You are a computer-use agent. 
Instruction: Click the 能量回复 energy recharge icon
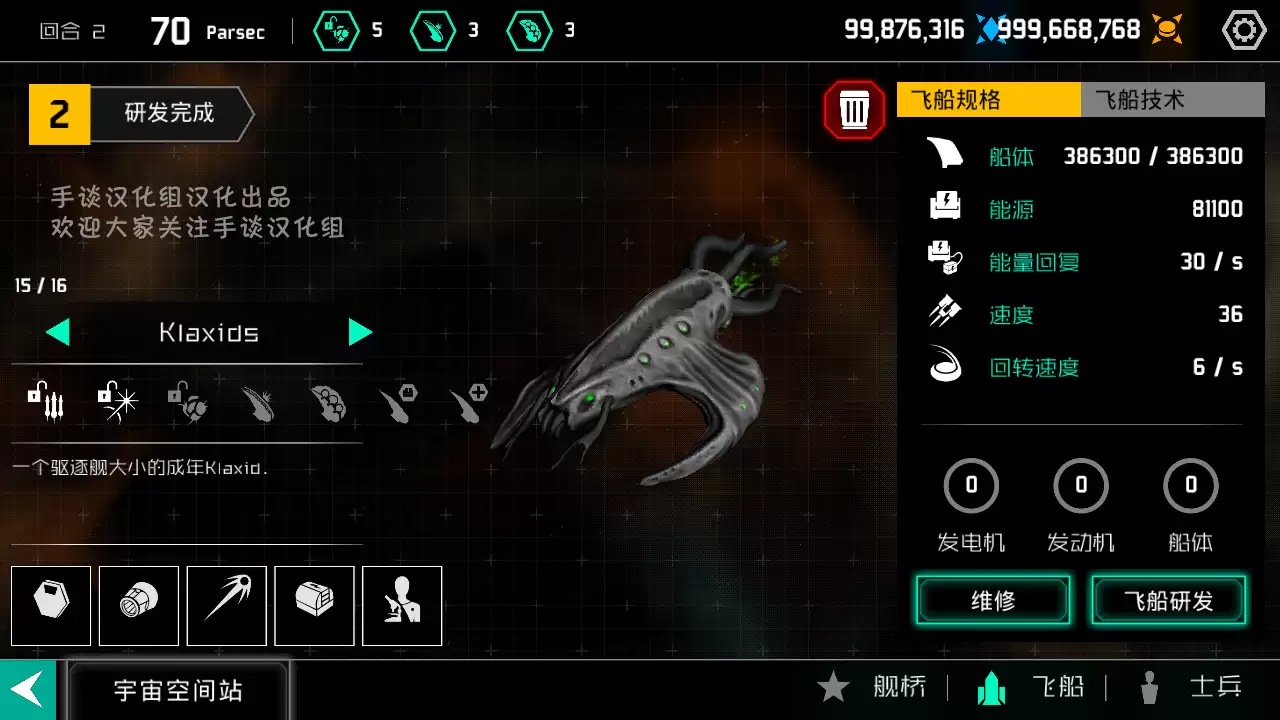tap(944, 261)
